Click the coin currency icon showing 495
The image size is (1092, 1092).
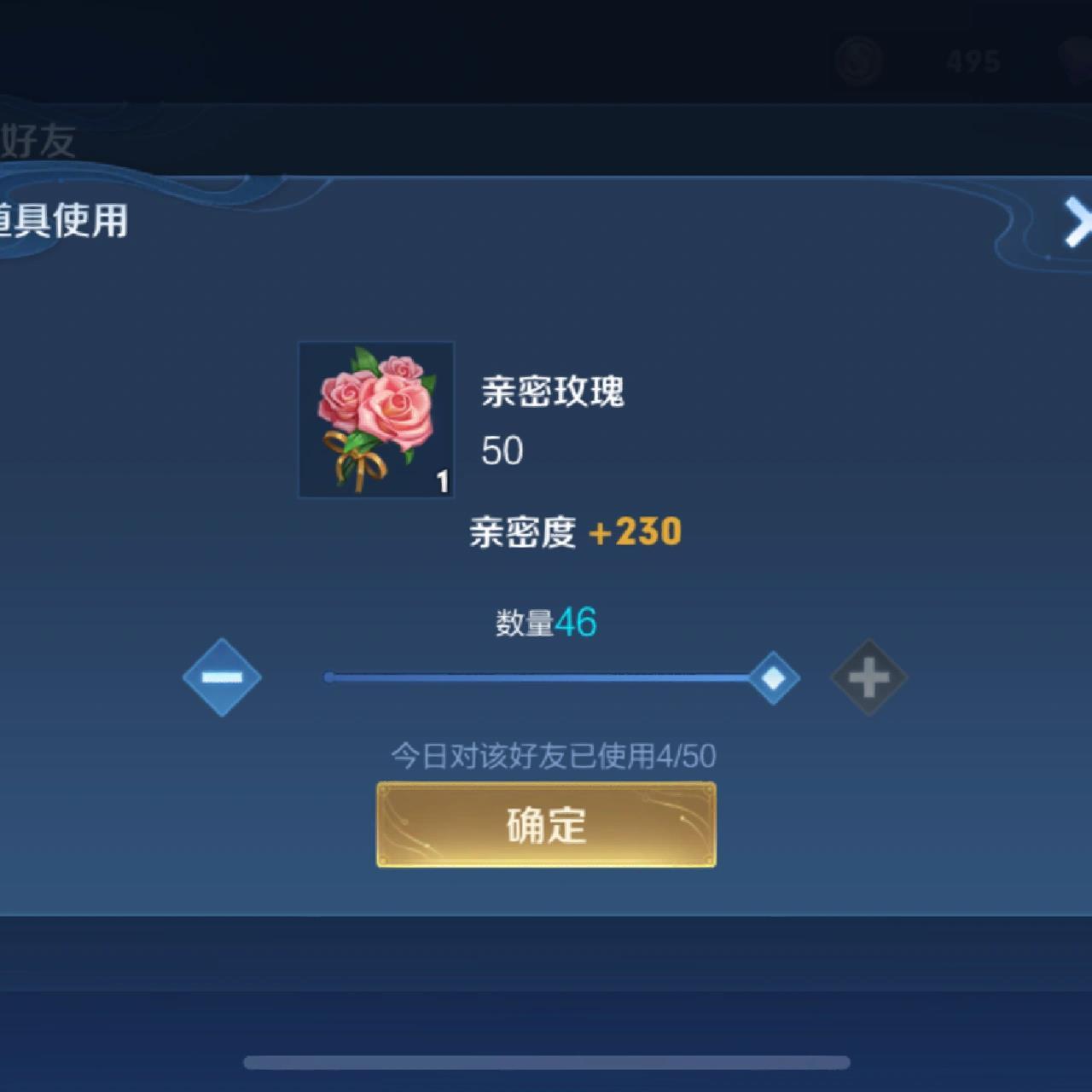[857, 61]
